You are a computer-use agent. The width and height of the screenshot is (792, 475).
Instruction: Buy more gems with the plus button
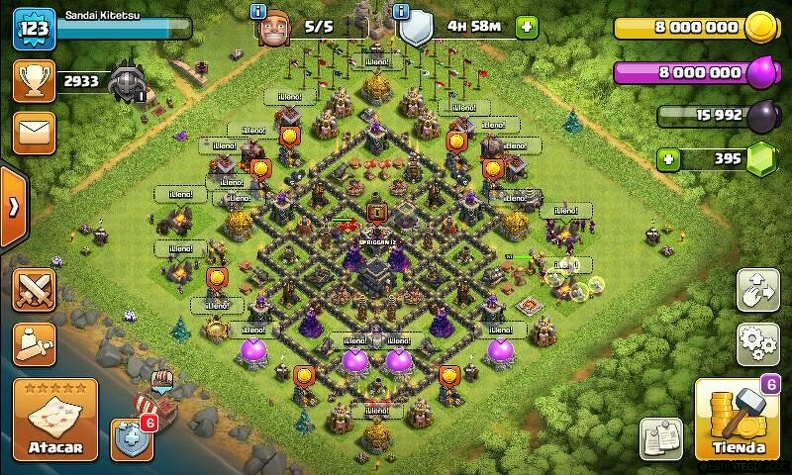click(667, 159)
